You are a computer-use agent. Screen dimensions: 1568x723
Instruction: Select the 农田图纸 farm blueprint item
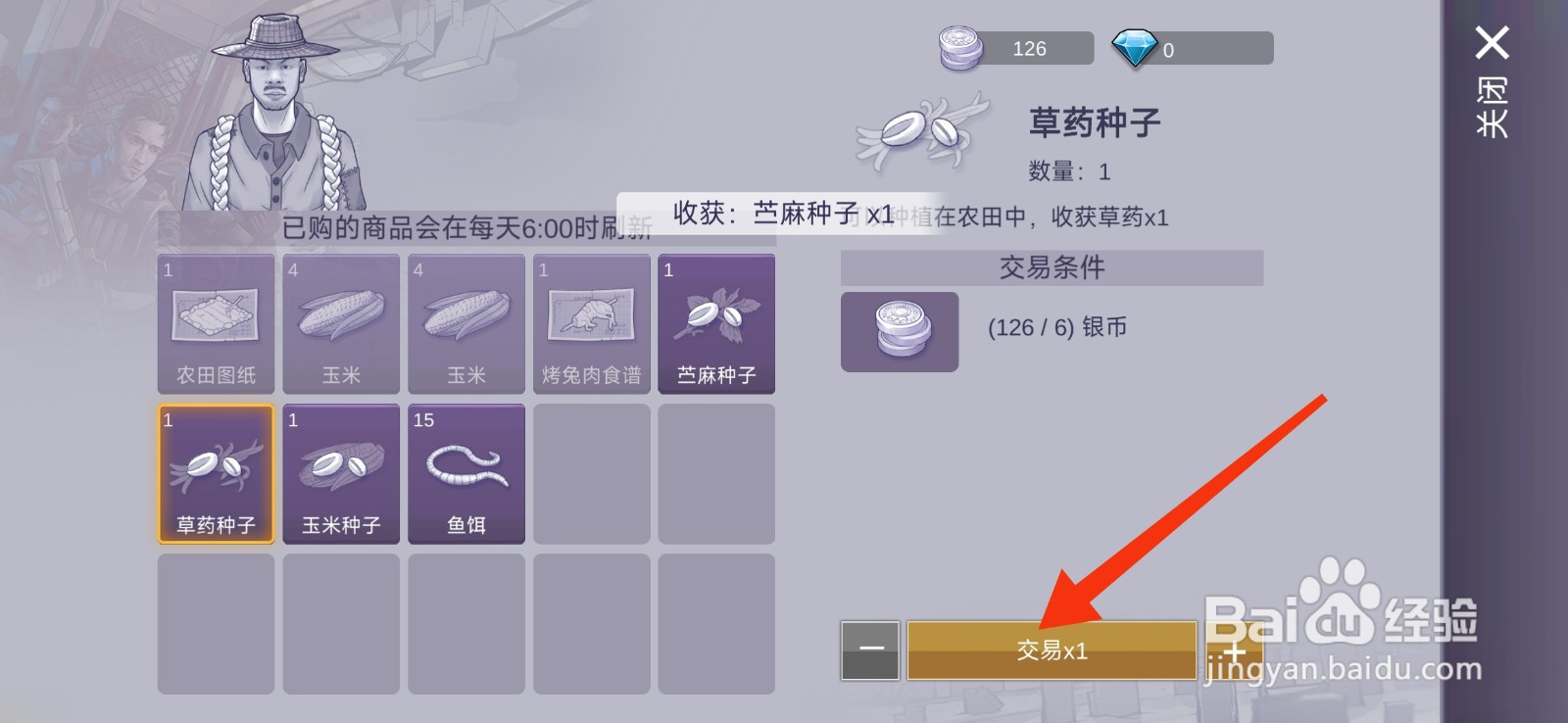click(215, 323)
